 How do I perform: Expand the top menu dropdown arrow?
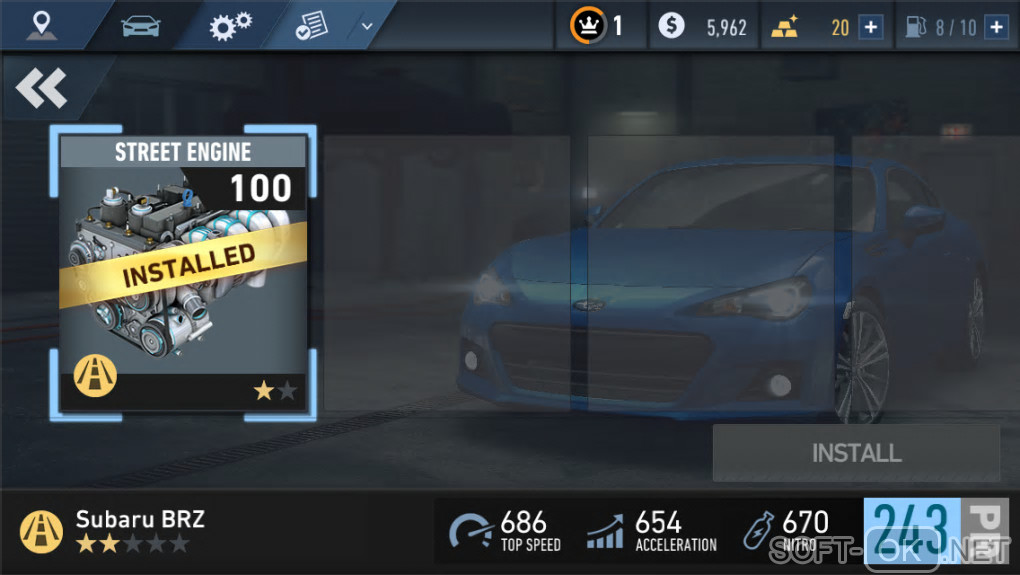point(367,26)
